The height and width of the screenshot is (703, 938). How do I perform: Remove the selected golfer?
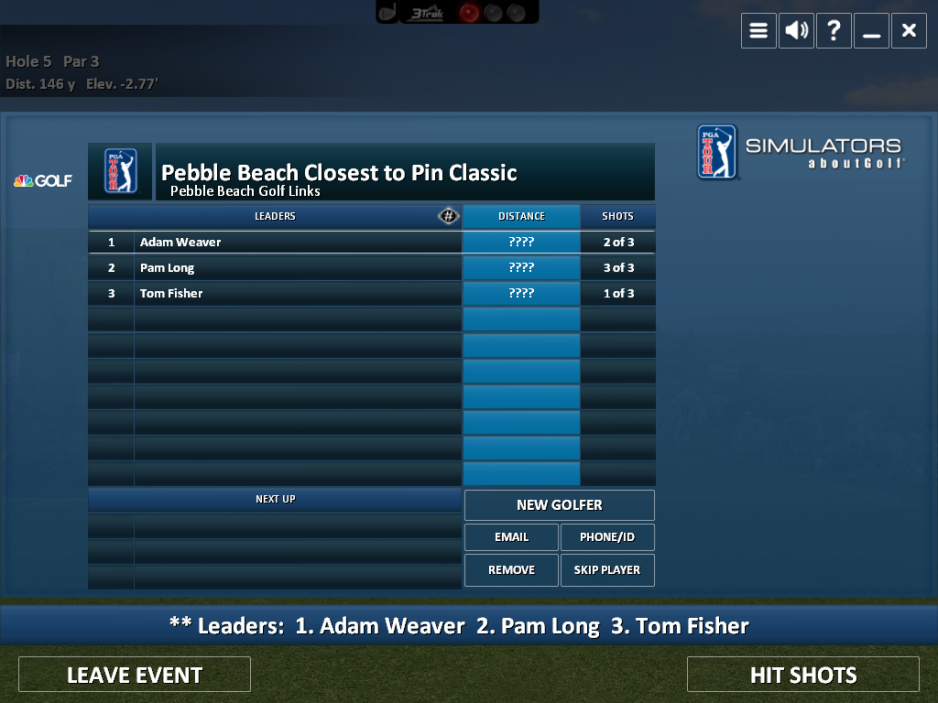click(x=511, y=570)
